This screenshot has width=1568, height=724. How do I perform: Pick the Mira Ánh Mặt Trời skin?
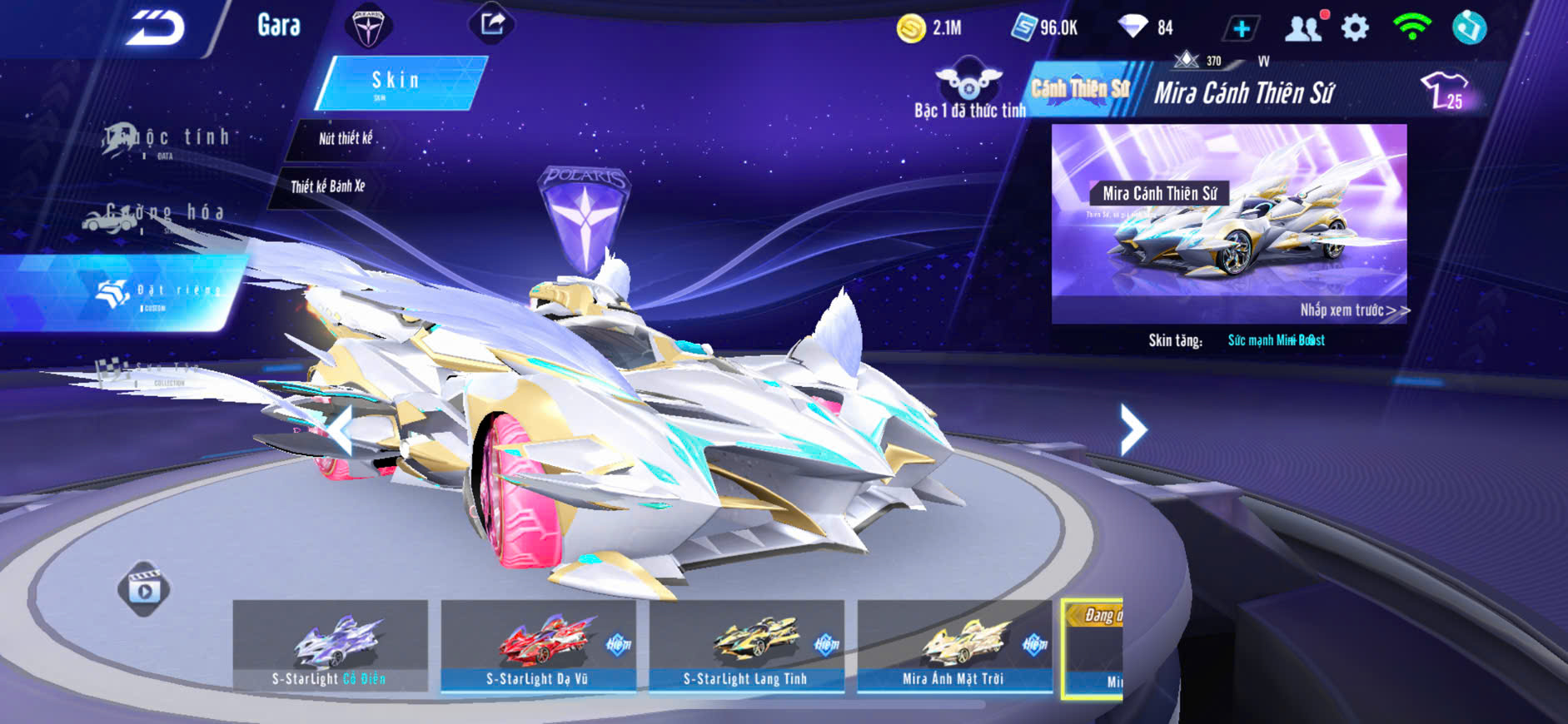[x=954, y=646]
